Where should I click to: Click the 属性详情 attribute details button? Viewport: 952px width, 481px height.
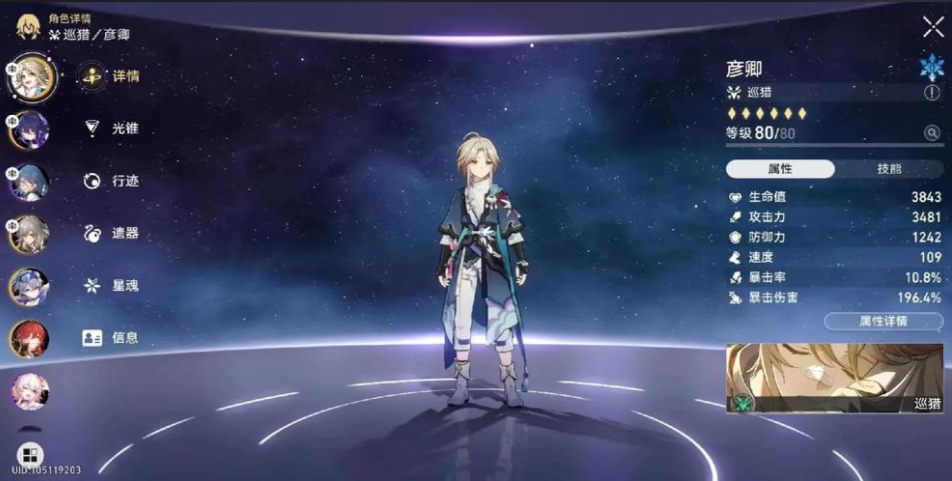click(883, 322)
